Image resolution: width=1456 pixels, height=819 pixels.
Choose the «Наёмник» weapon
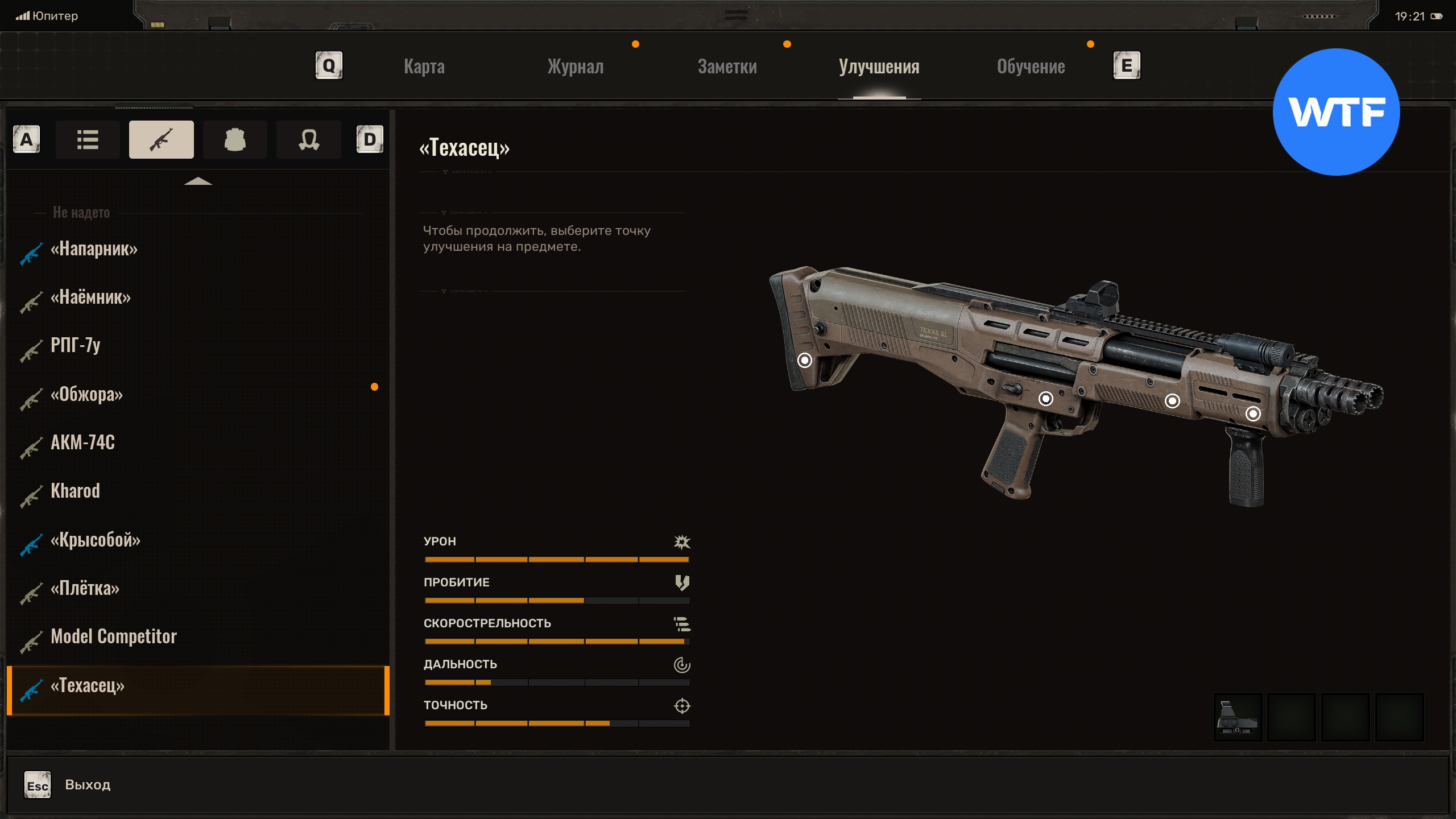90,297
